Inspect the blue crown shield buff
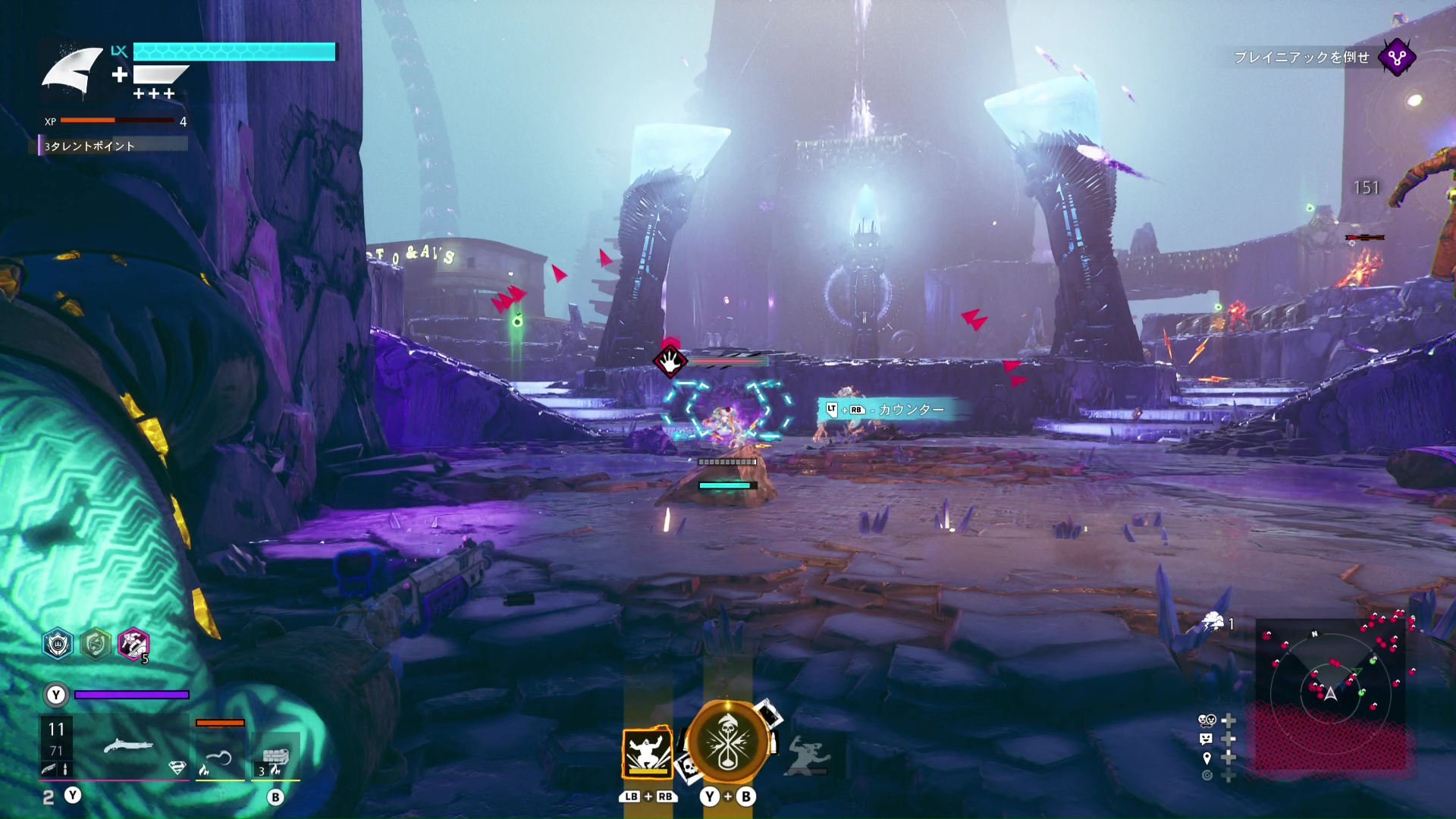Image resolution: width=1456 pixels, height=819 pixels. [58, 645]
